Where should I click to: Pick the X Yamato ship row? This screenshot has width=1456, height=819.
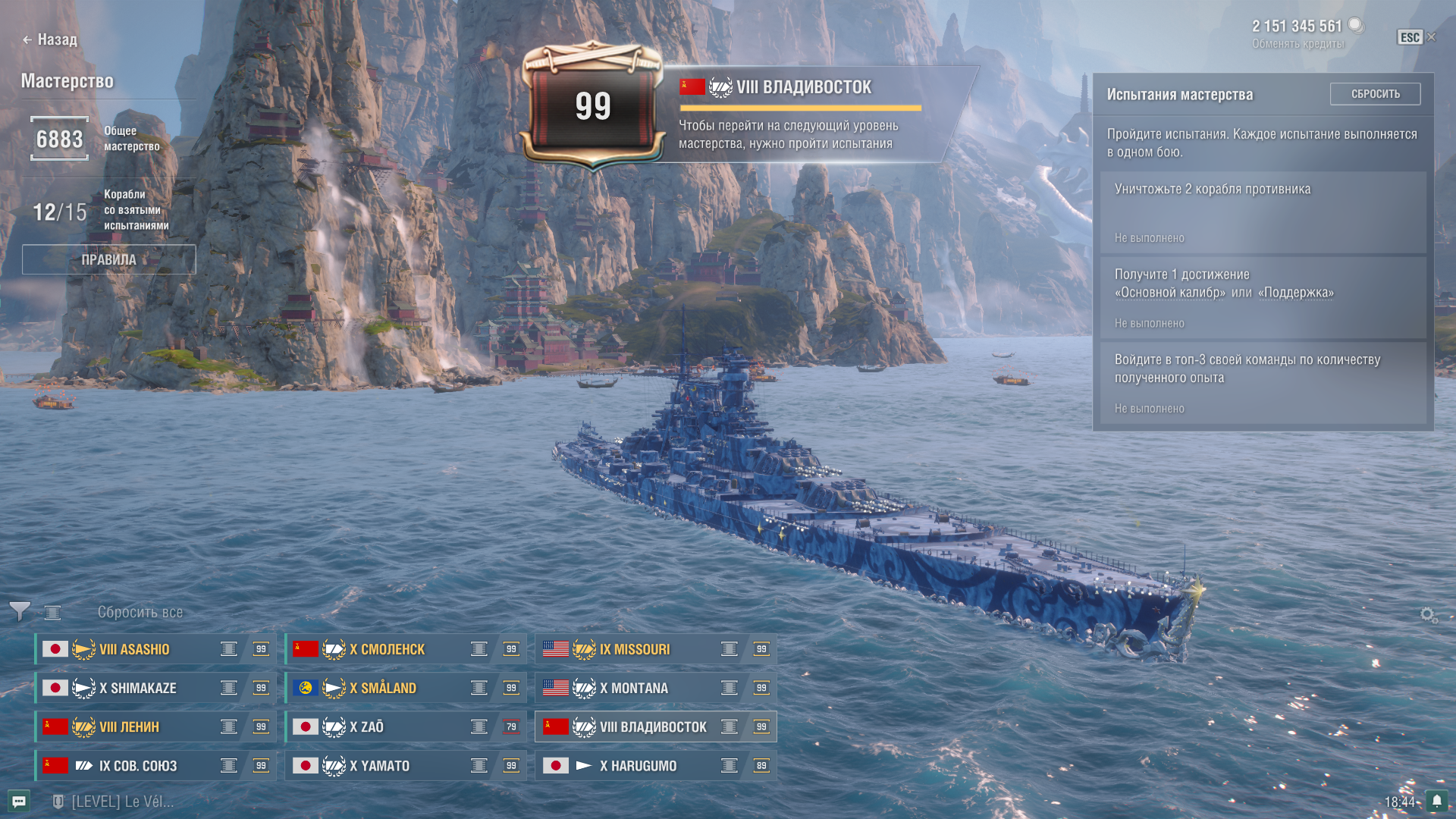[406, 766]
